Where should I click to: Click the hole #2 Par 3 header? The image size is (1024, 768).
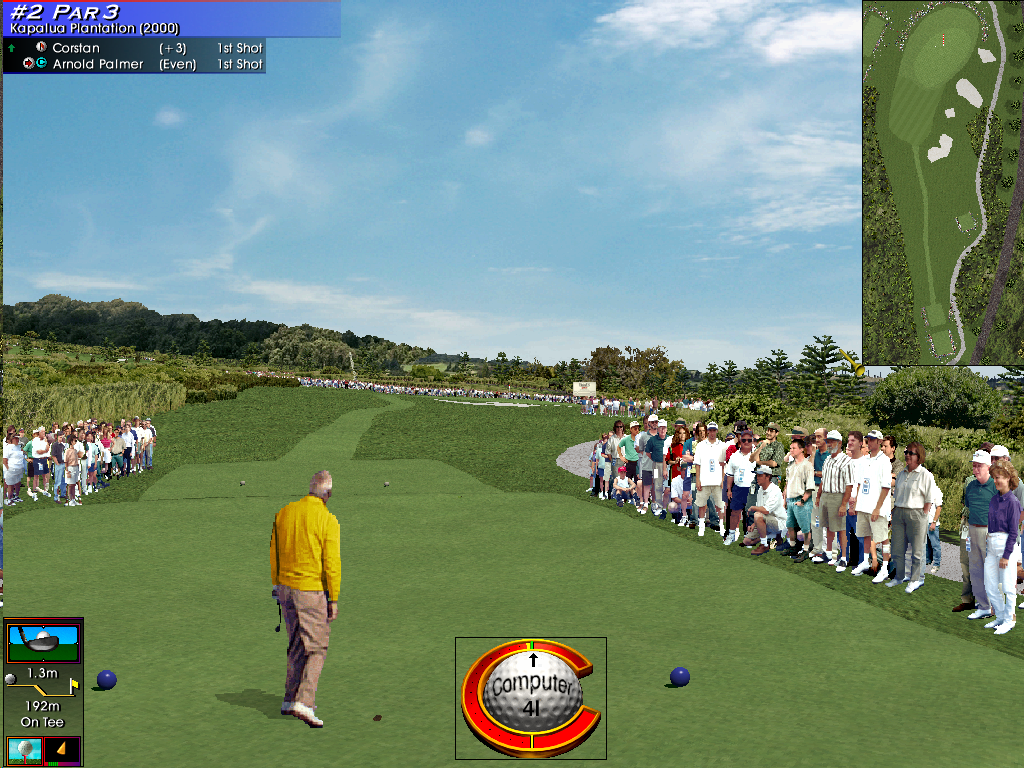[x=65, y=11]
